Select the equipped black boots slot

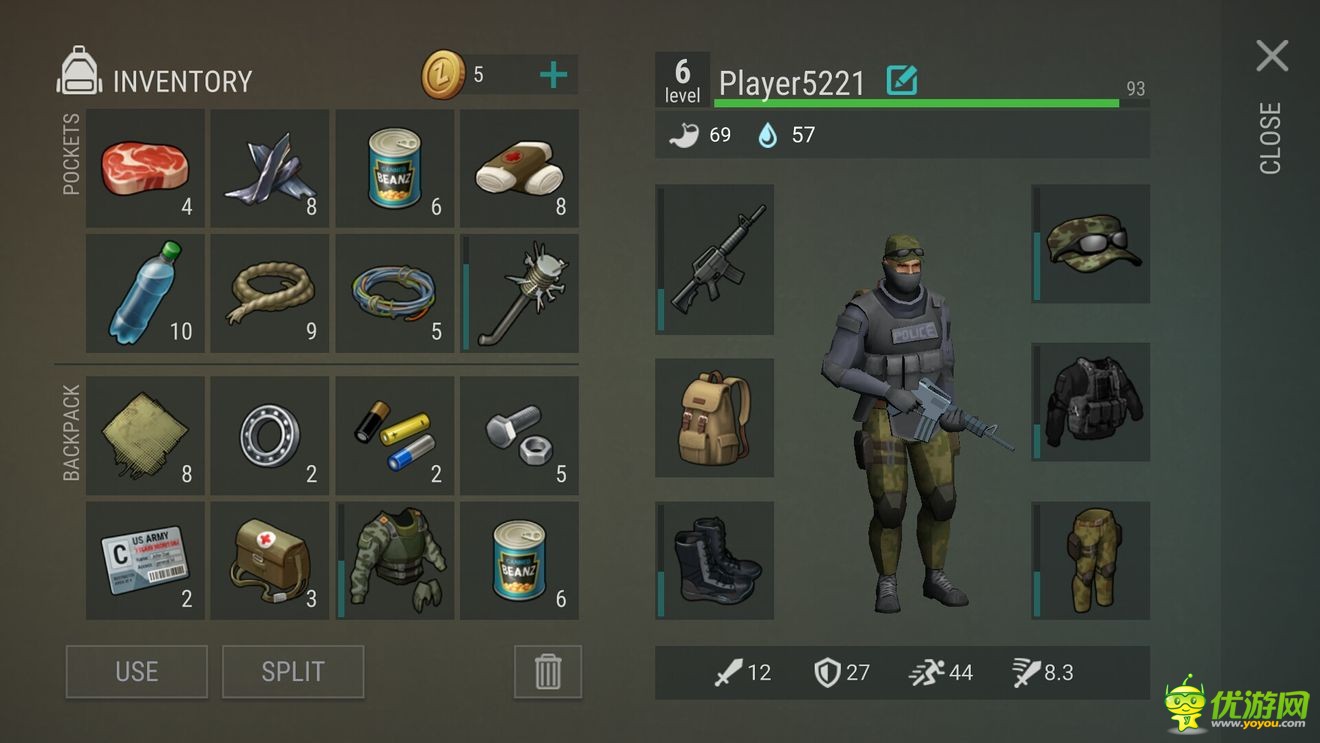pyautogui.click(x=715, y=561)
